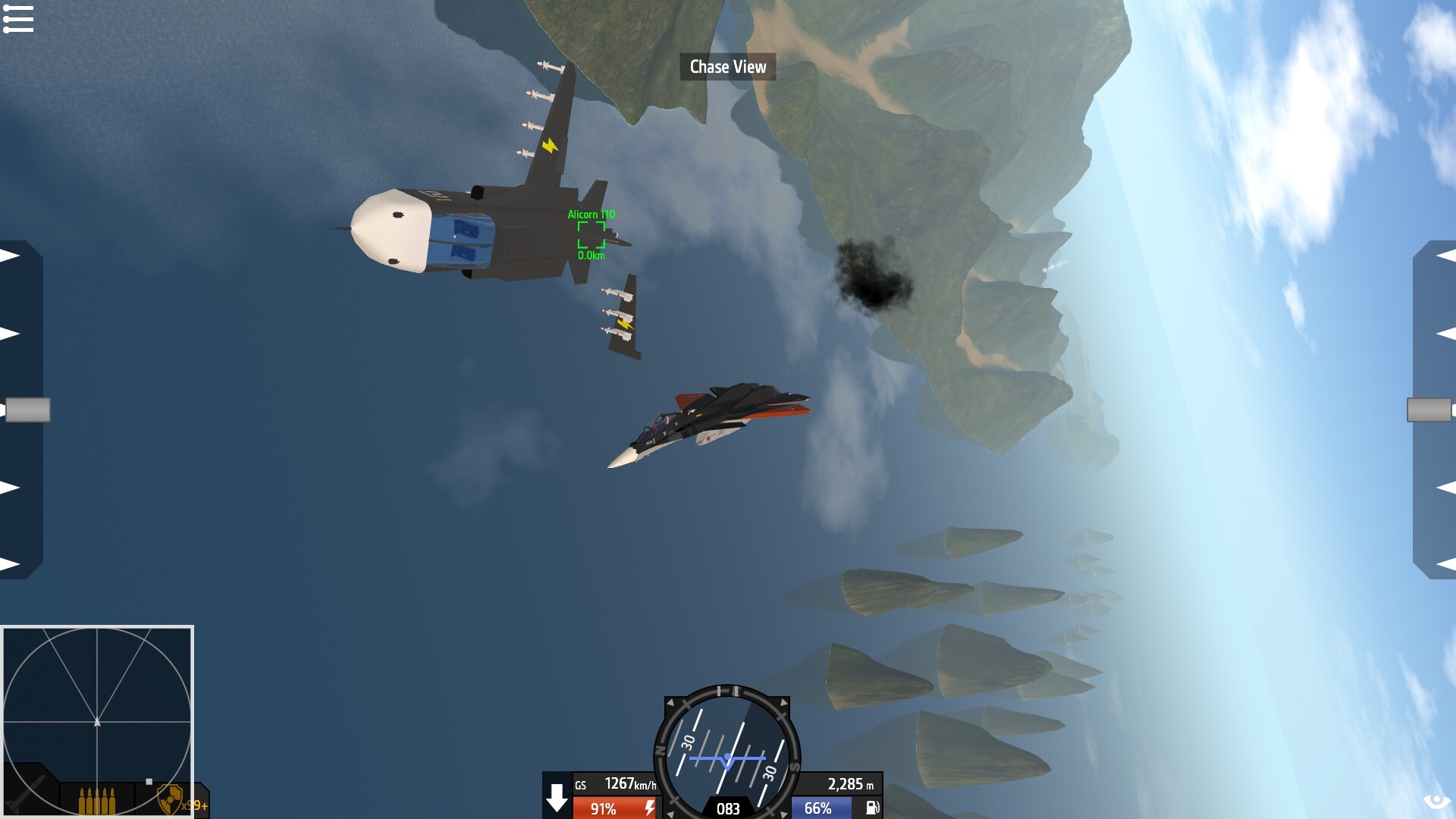Click the right-side slider handle
1456x819 pixels.
(x=1429, y=409)
